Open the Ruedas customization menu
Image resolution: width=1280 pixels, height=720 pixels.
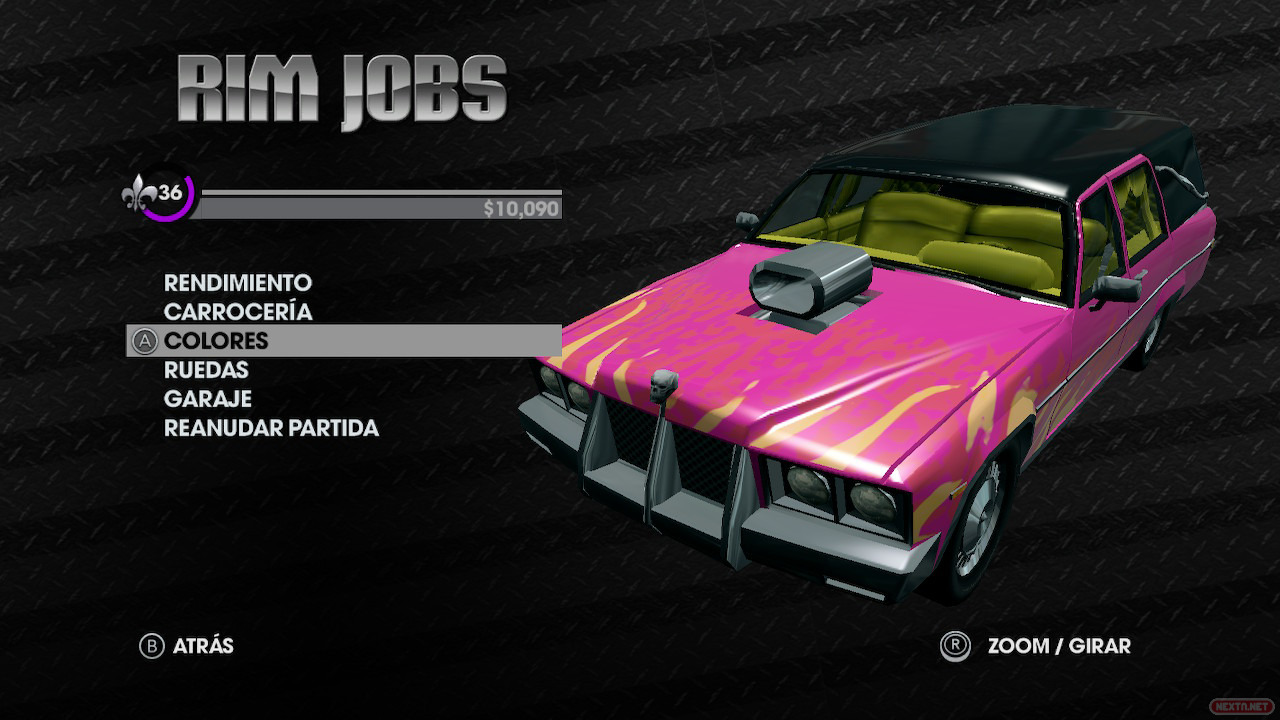coord(206,370)
